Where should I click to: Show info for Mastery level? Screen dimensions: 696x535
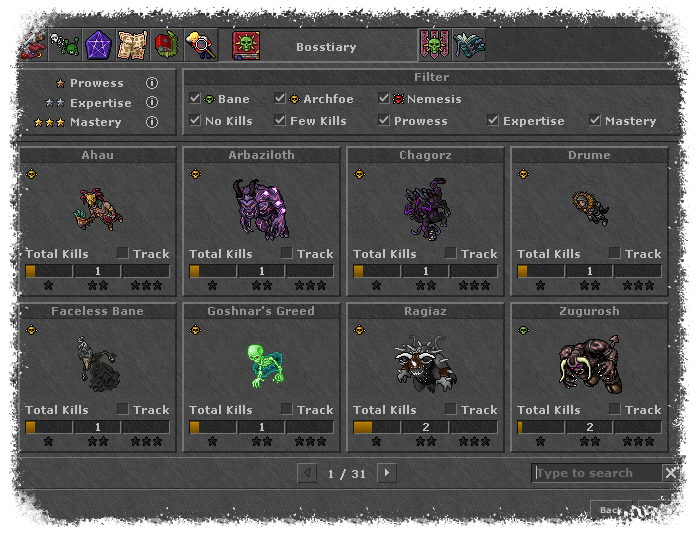[x=152, y=122]
